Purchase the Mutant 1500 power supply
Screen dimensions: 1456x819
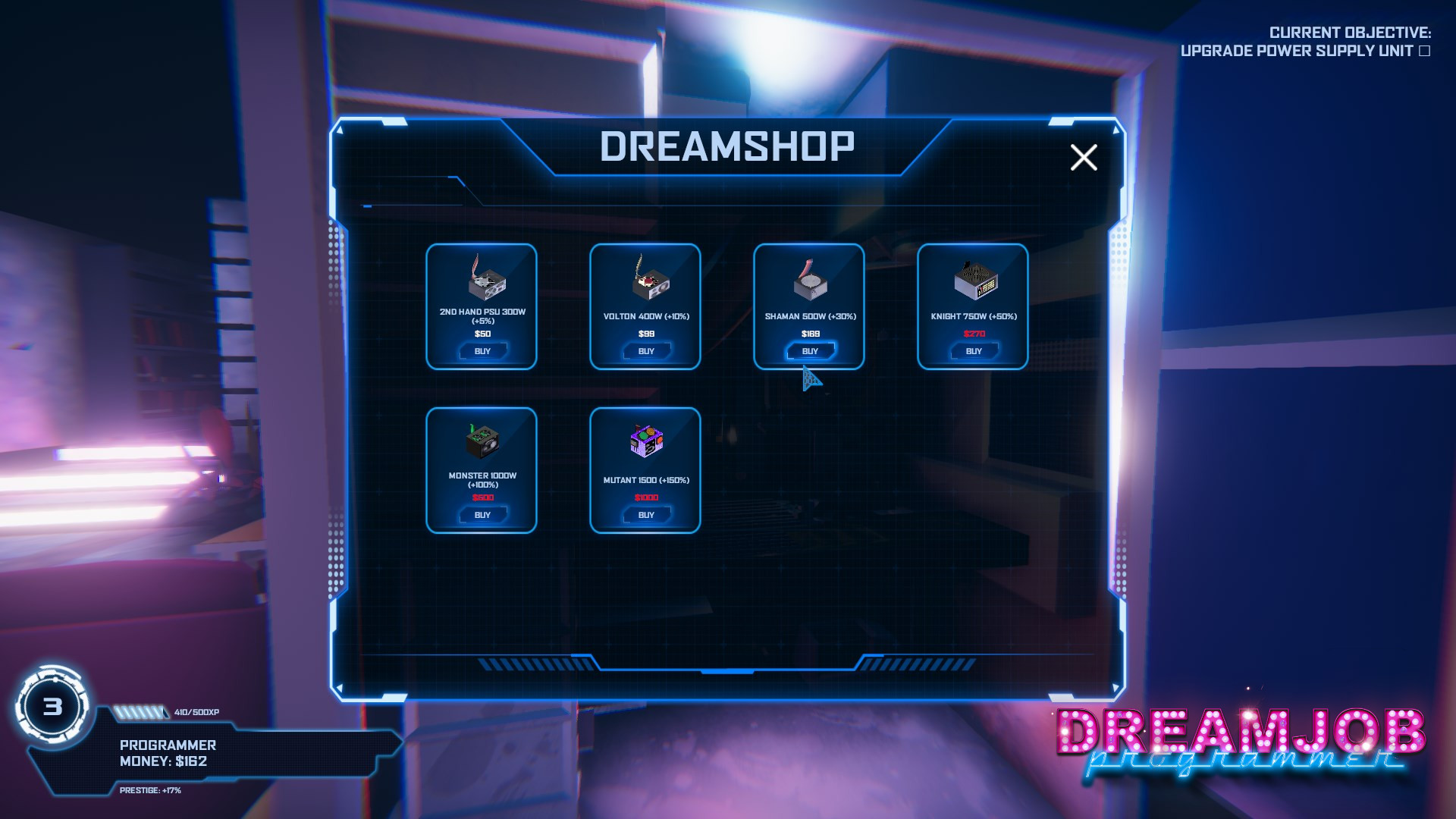(645, 515)
